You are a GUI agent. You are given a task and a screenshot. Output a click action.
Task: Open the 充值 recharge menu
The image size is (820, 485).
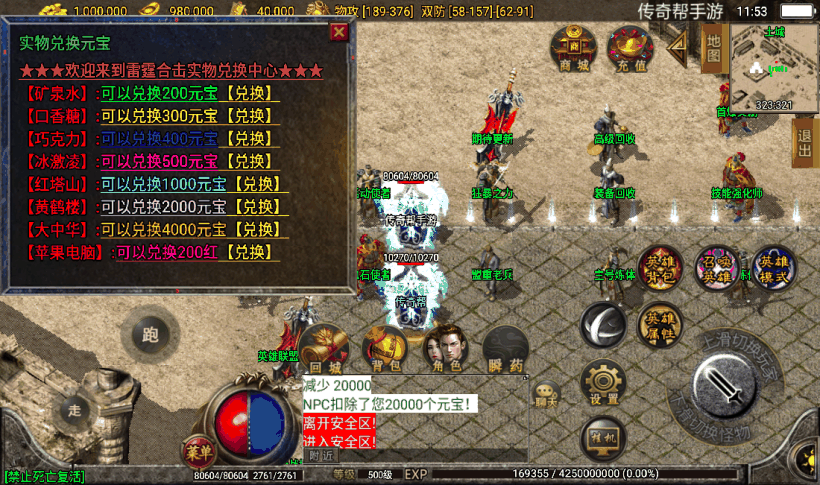(x=631, y=48)
